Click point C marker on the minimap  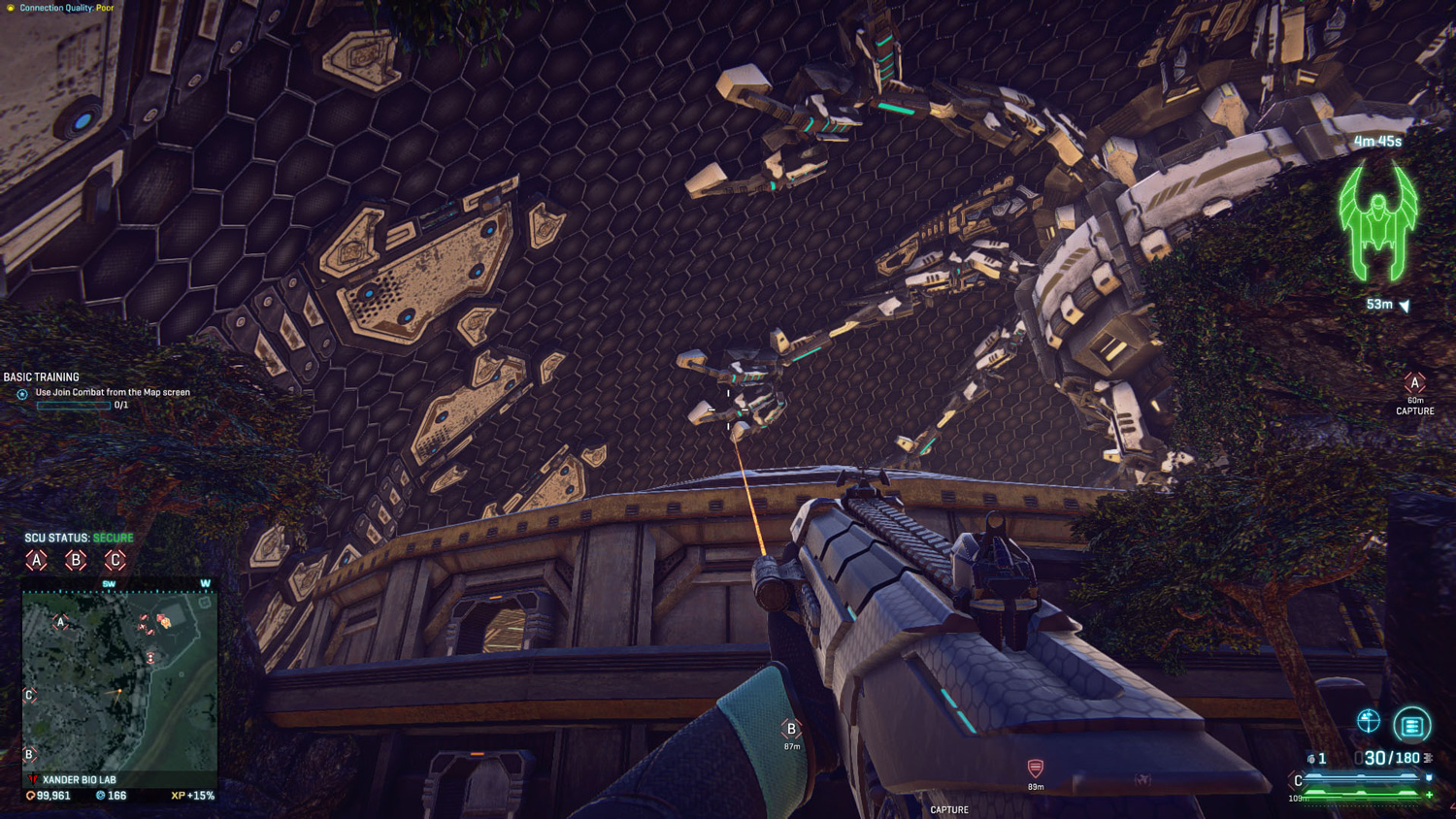[x=29, y=695]
